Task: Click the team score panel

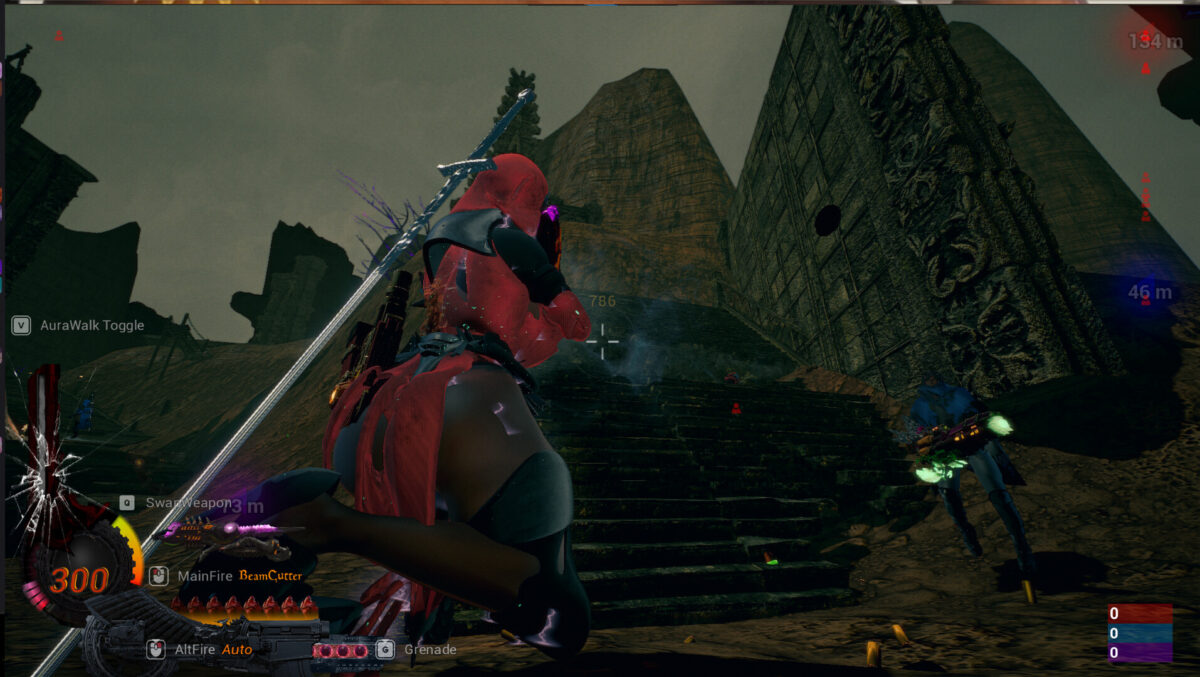Action: click(x=1139, y=633)
